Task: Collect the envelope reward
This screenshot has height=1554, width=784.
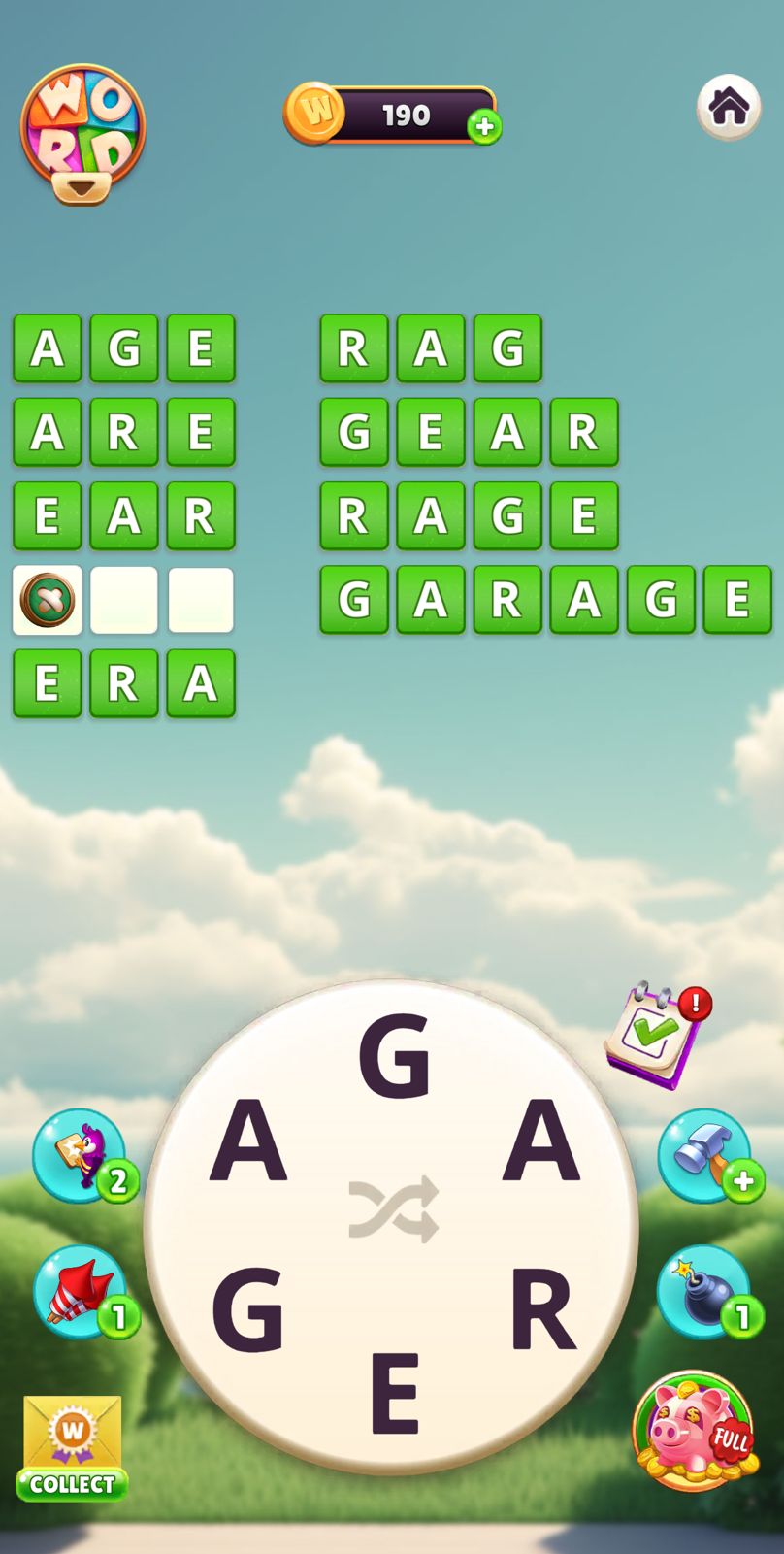Action: (73, 1448)
